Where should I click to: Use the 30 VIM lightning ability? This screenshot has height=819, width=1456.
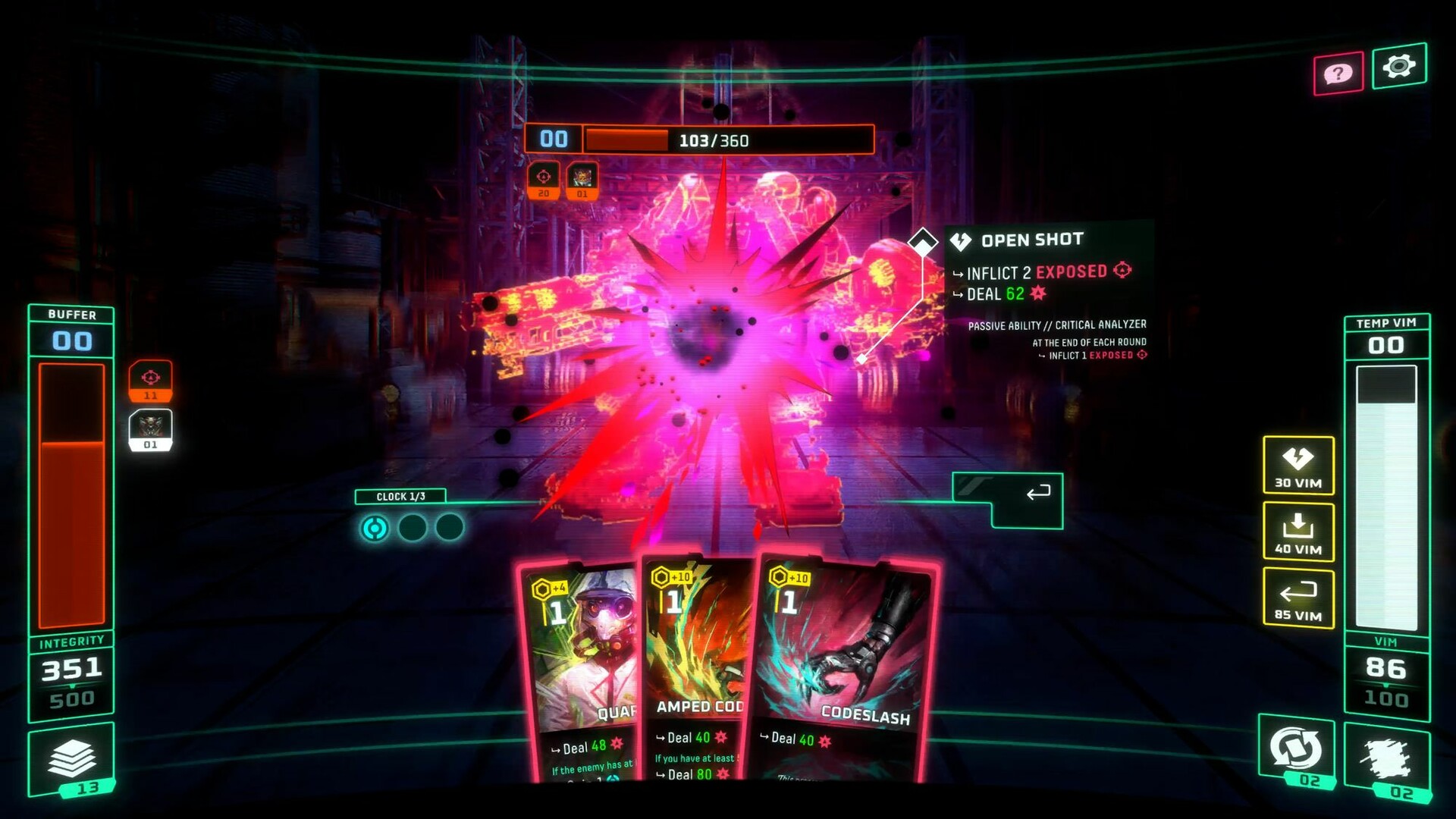[x=1298, y=464]
